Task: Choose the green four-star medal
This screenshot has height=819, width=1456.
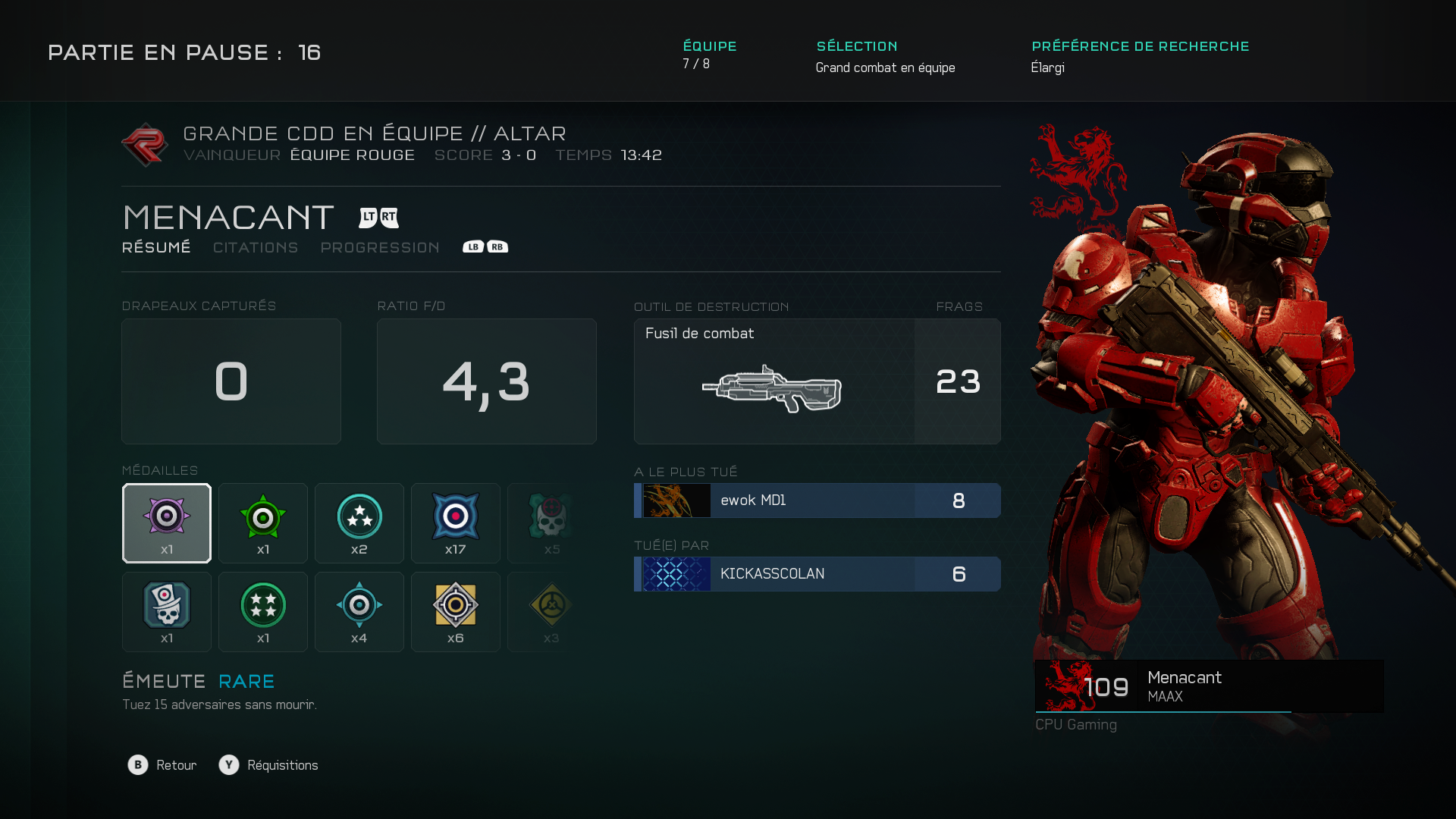Action: pyautogui.click(x=263, y=612)
